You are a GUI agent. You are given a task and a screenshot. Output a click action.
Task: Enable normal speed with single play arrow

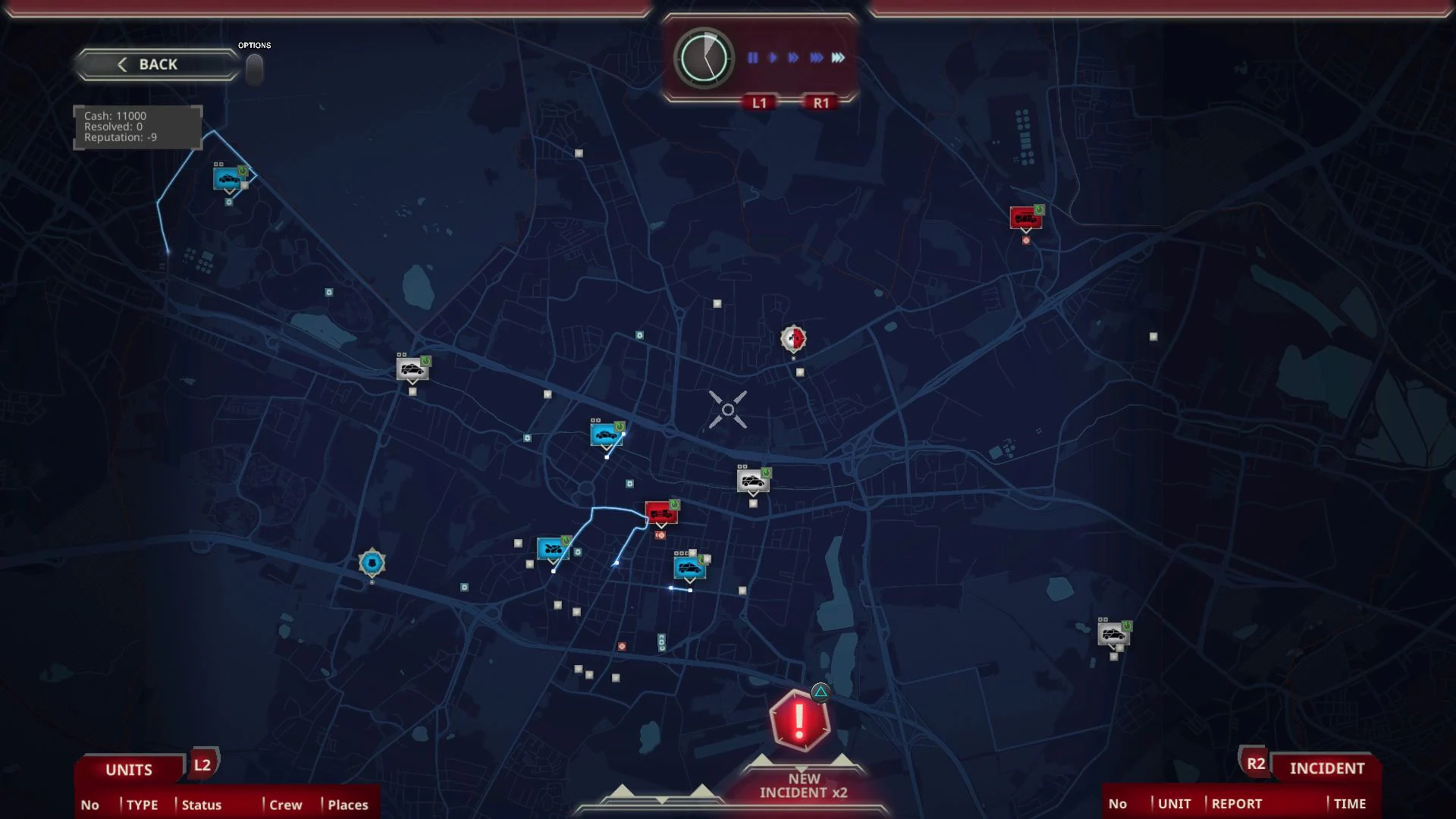(x=771, y=55)
